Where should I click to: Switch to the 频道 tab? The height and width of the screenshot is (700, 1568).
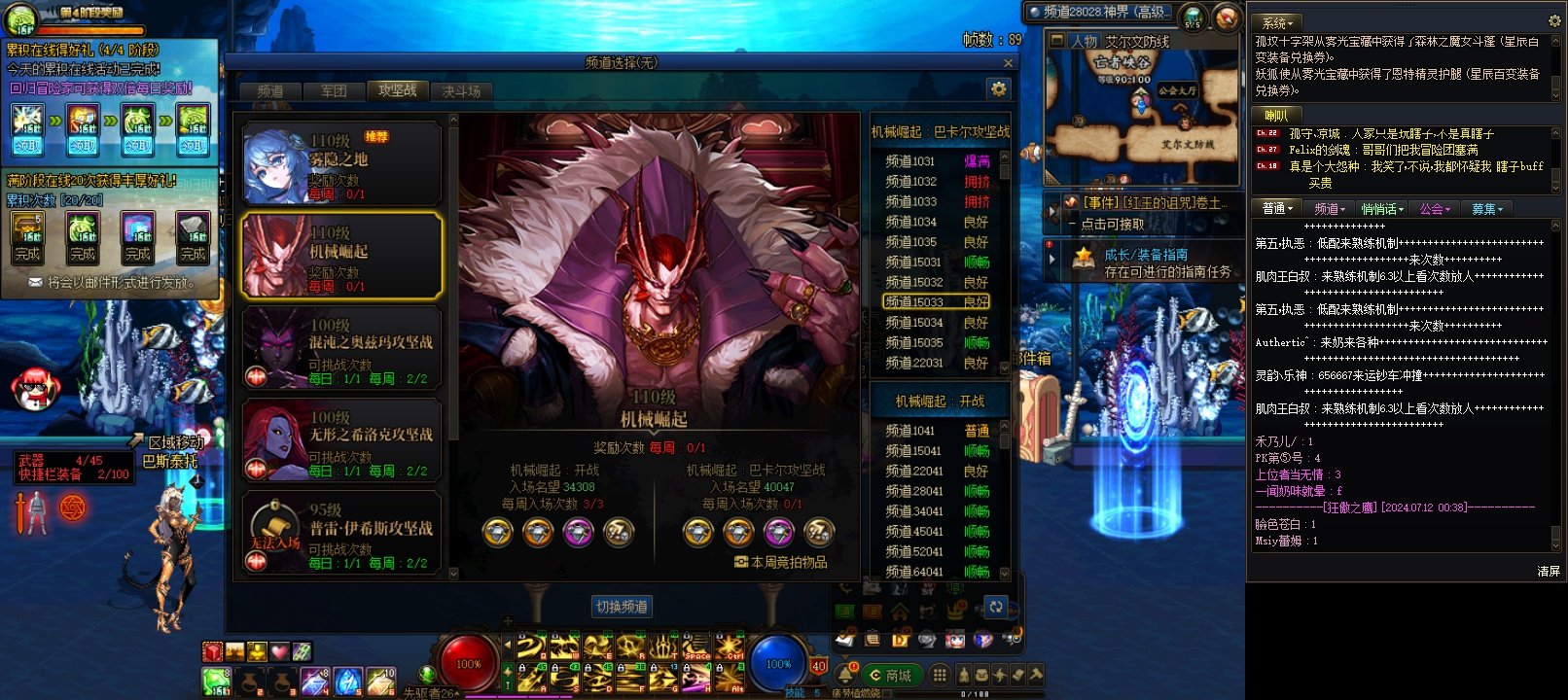pyautogui.click(x=270, y=91)
